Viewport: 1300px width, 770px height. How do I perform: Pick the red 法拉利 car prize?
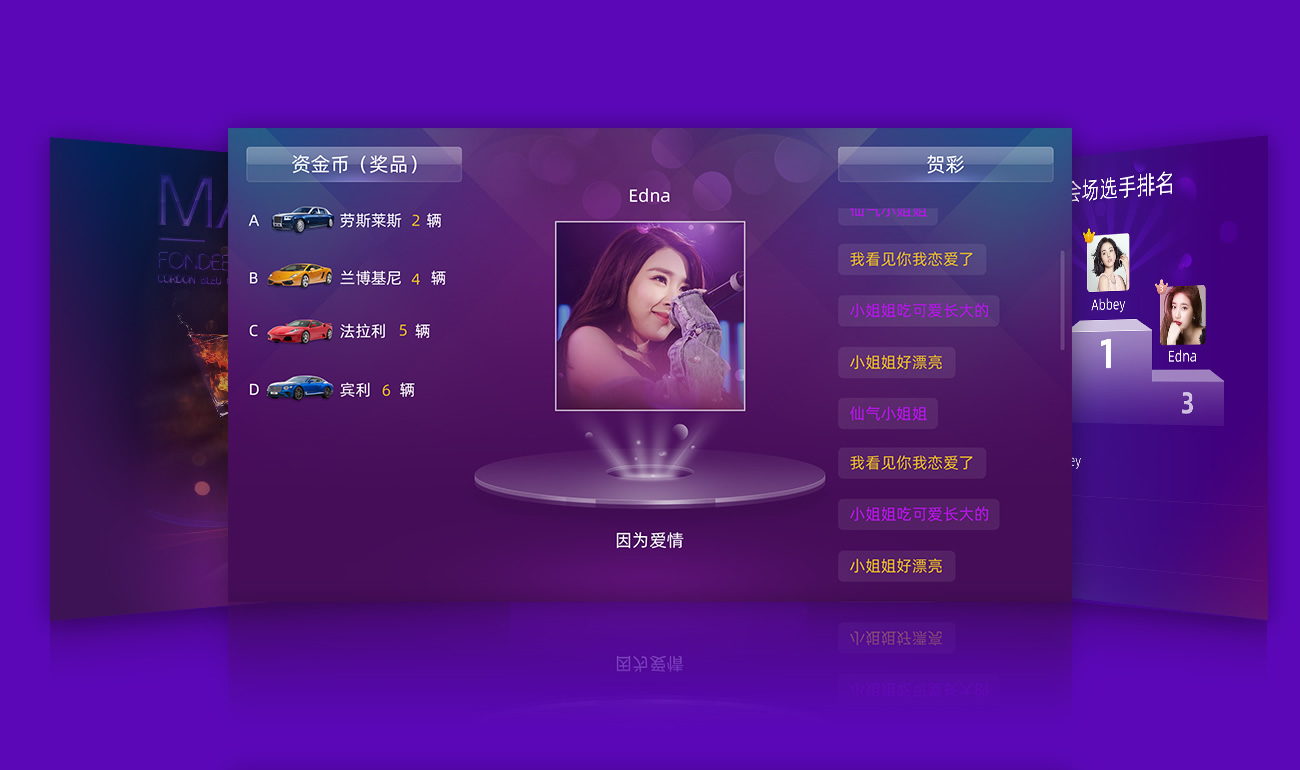[300, 331]
